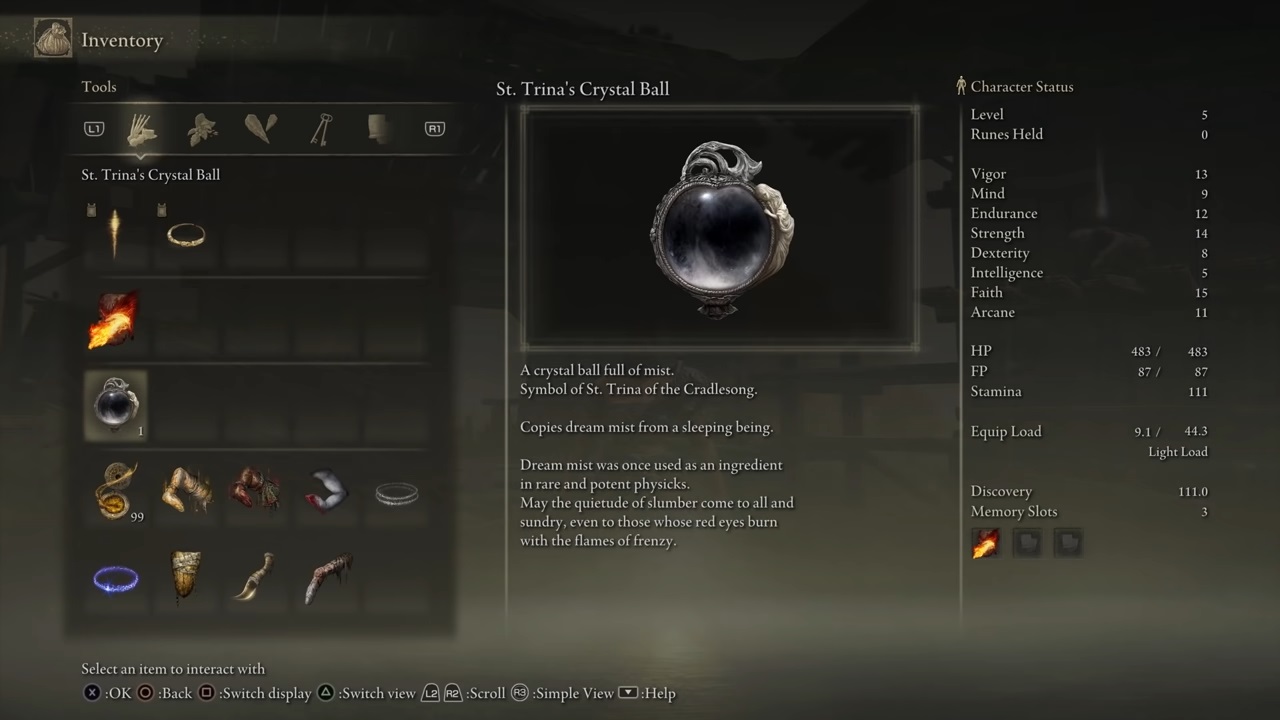The image size is (1280, 720).
Task: Select the glowing blue ring item
Action: [115, 580]
